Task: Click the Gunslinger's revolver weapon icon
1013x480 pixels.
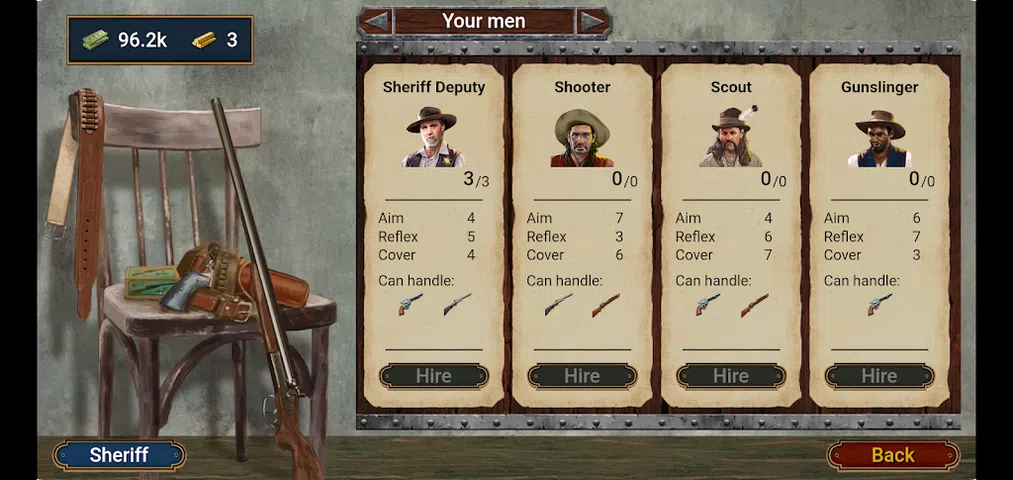Action: (x=879, y=304)
